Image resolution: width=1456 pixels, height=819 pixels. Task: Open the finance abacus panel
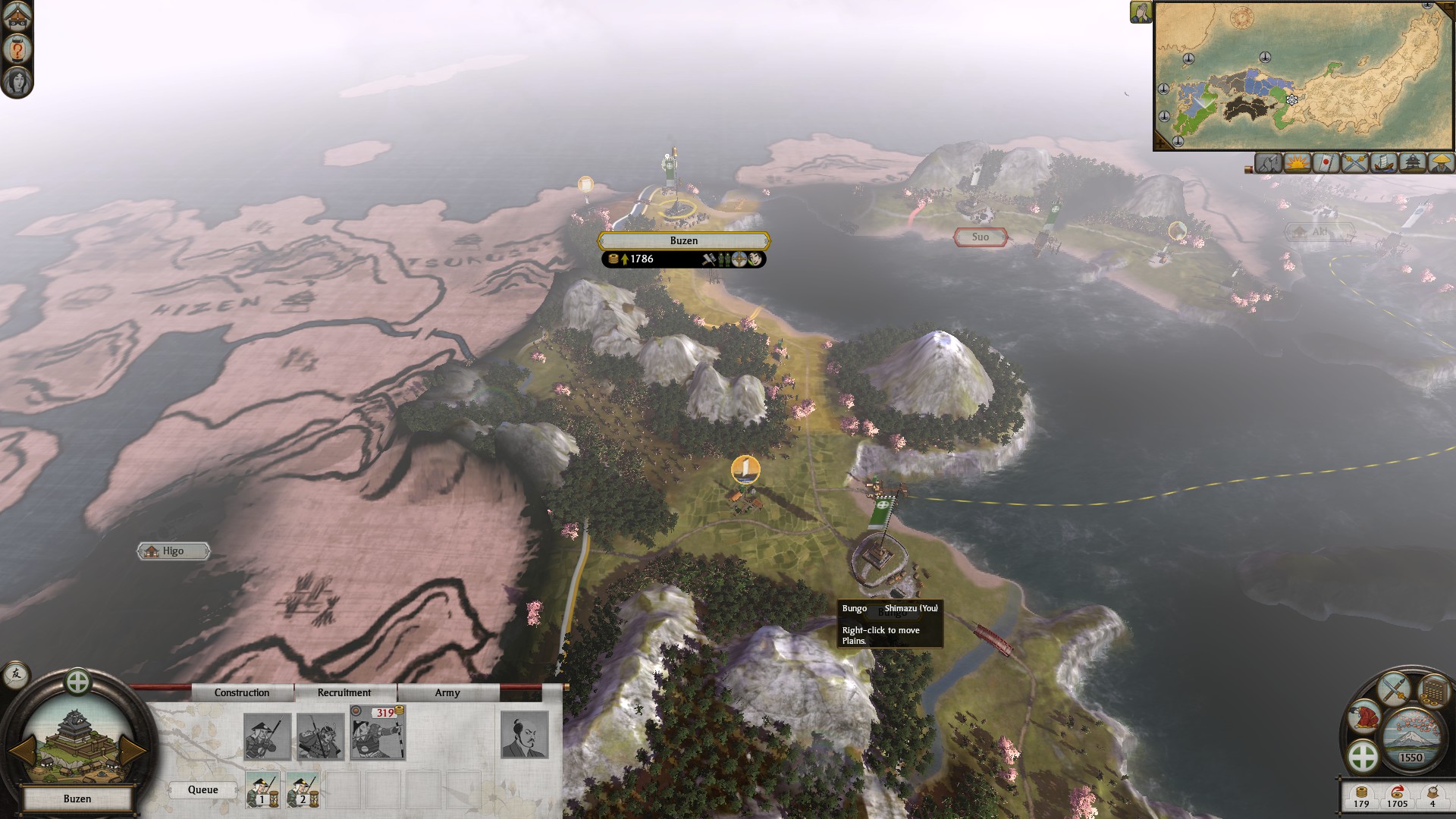[x=1432, y=691]
